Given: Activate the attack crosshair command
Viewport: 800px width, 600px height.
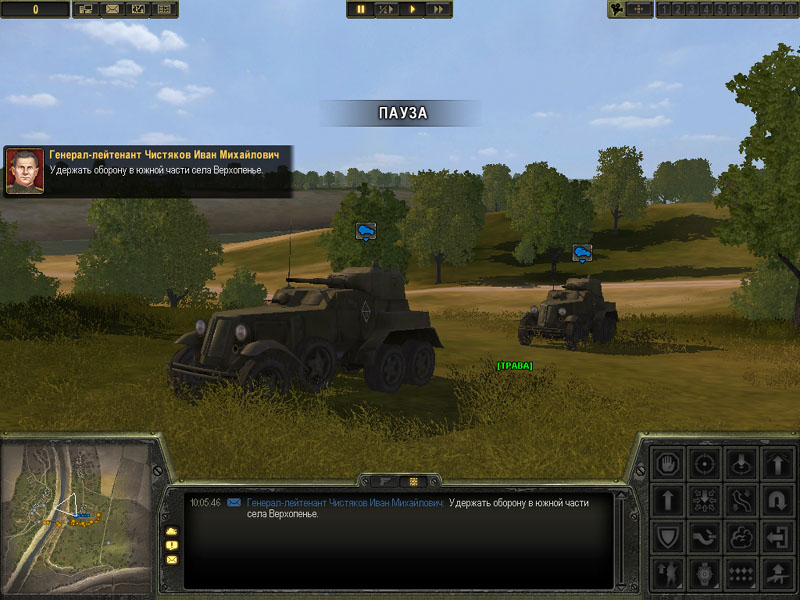Looking at the screenshot, I should tap(704, 464).
